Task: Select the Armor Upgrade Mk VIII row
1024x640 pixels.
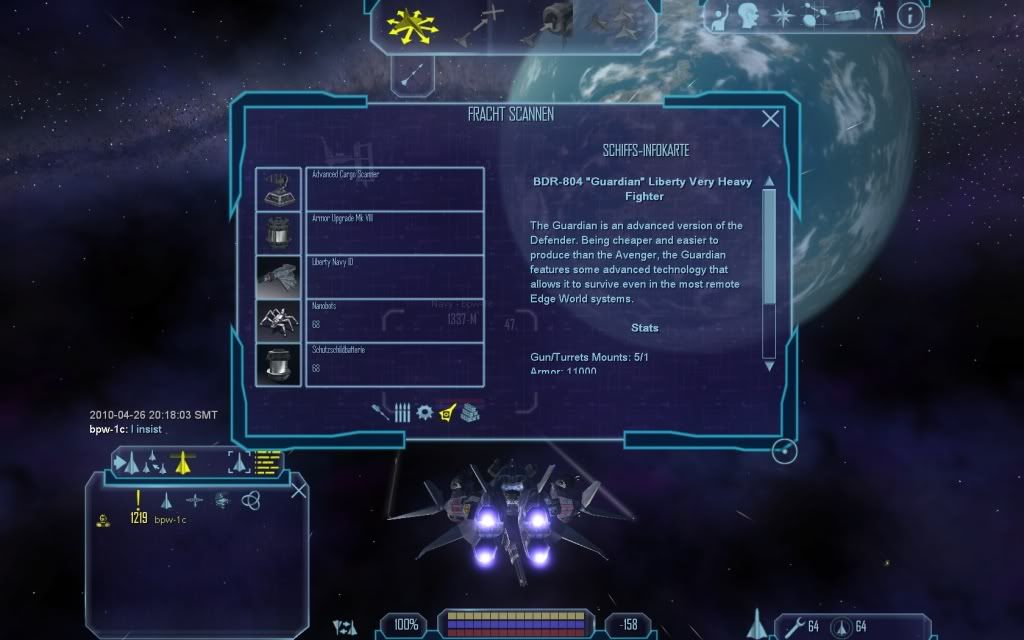Action: (x=395, y=232)
